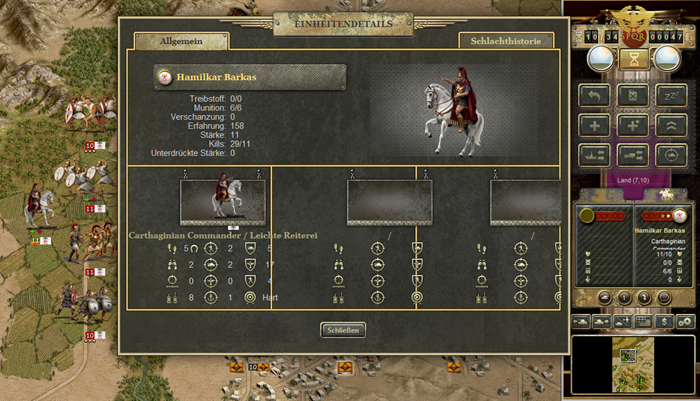This screenshot has width=700, height=401.
Task: Put unit to sleep with Zzz button
Action: pyautogui.click(x=668, y=97)
